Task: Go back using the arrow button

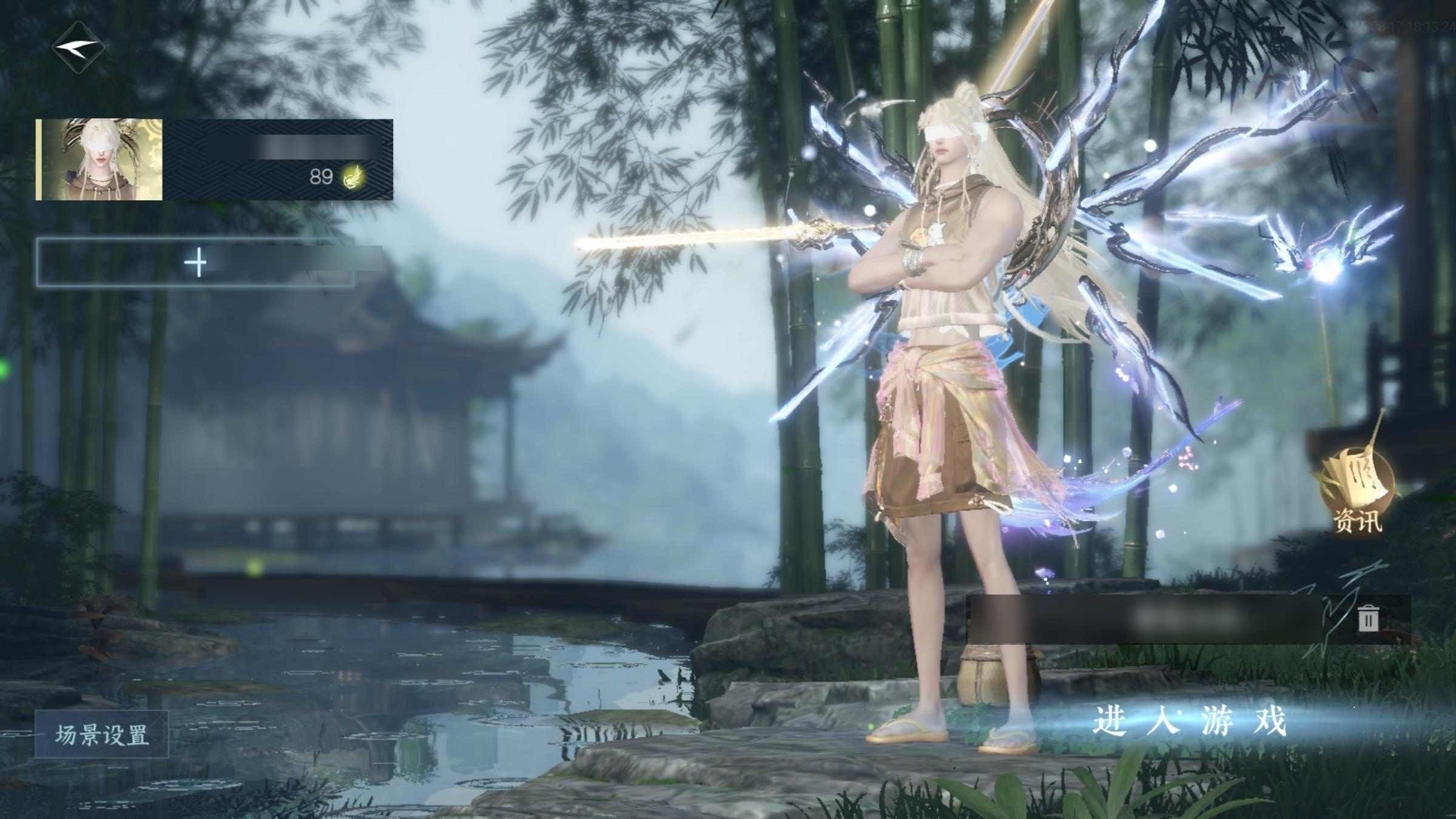Action: pyautogui.click(x=78, y=47)
